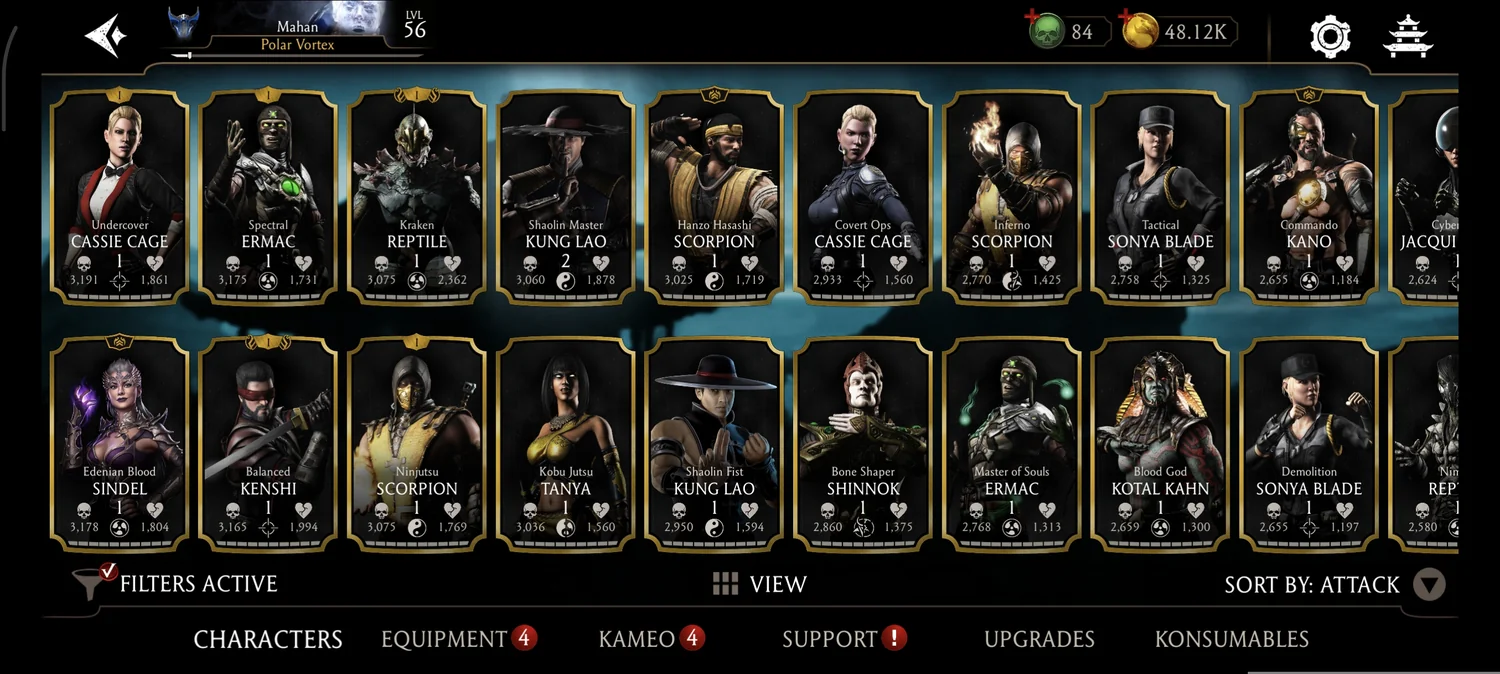
Task: Open the Blood God Kotal Kahn card
Action: click(x=1160, y=444)
